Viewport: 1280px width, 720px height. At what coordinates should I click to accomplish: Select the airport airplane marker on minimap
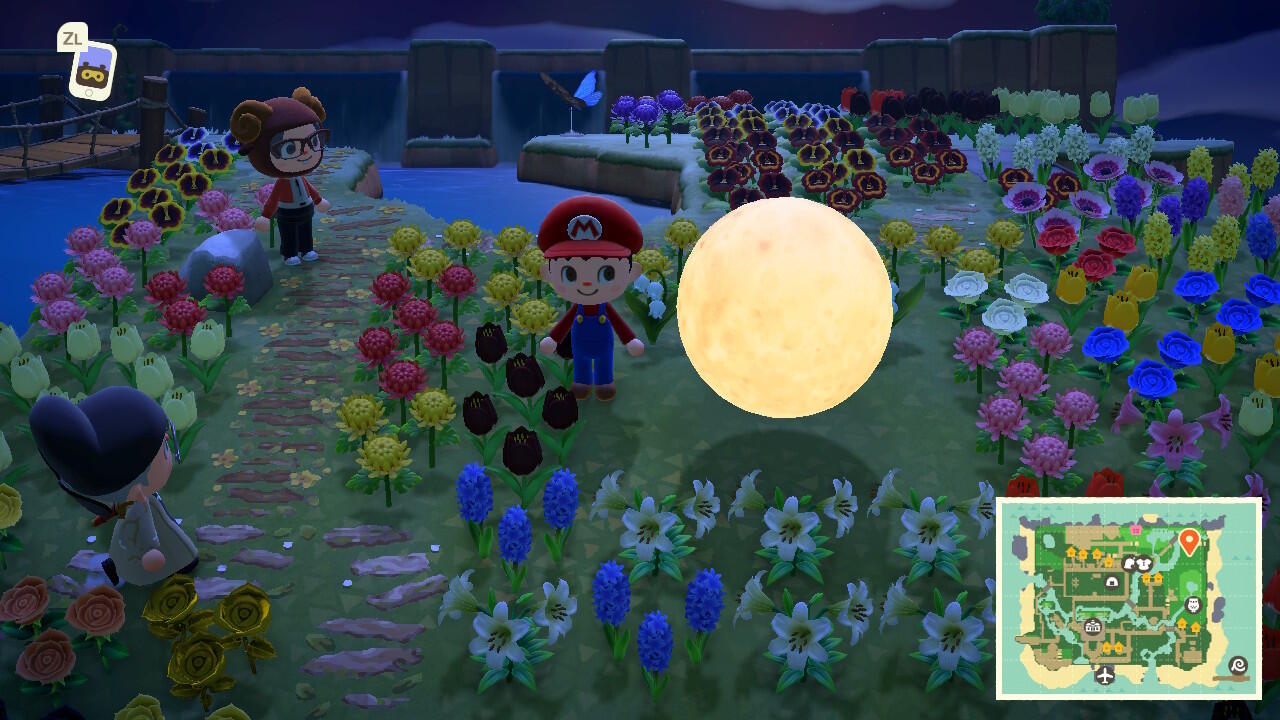(x=1105, y=675)
